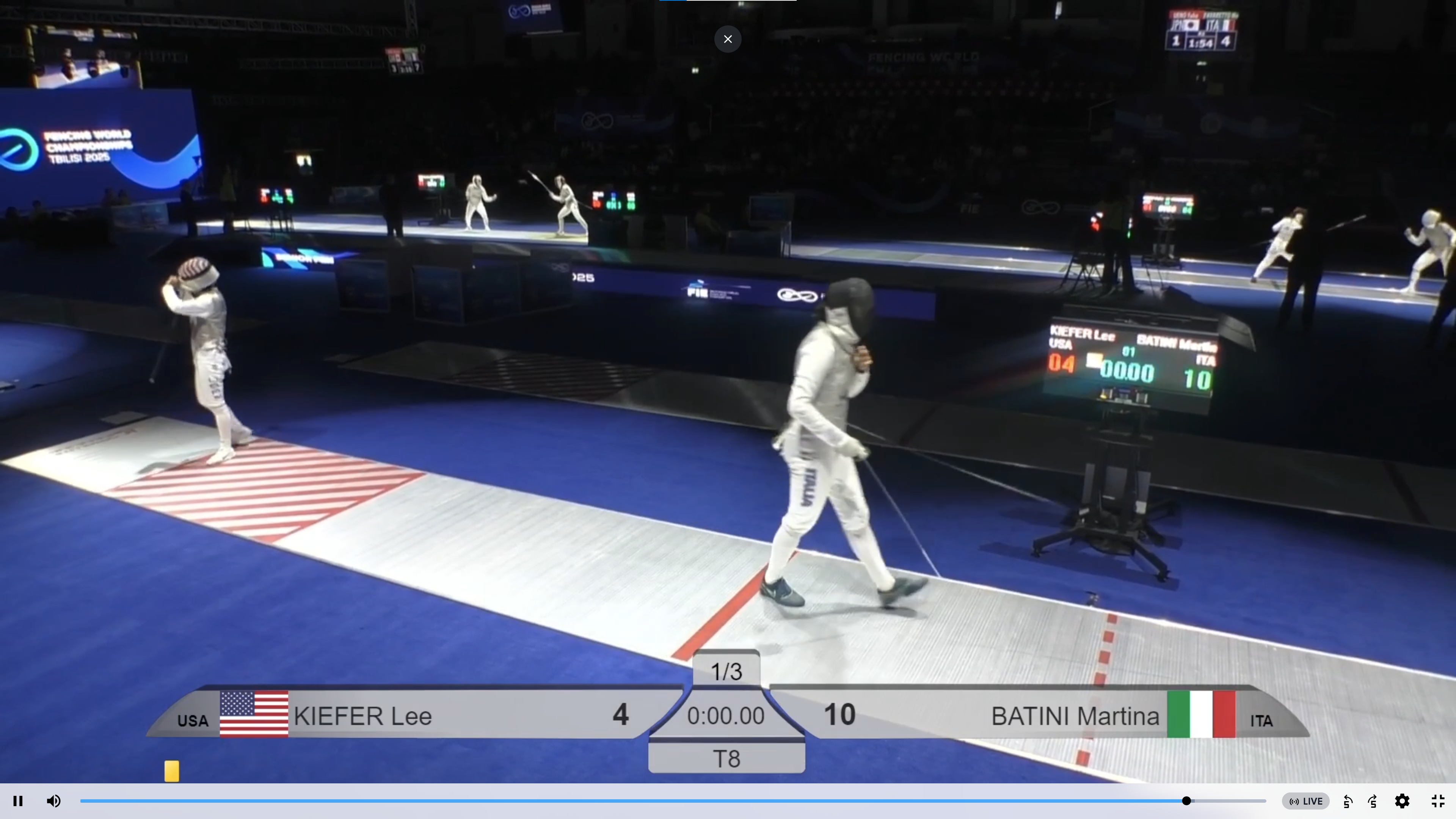
Task: Open the player settings gear
Action: pos(1402,801)
